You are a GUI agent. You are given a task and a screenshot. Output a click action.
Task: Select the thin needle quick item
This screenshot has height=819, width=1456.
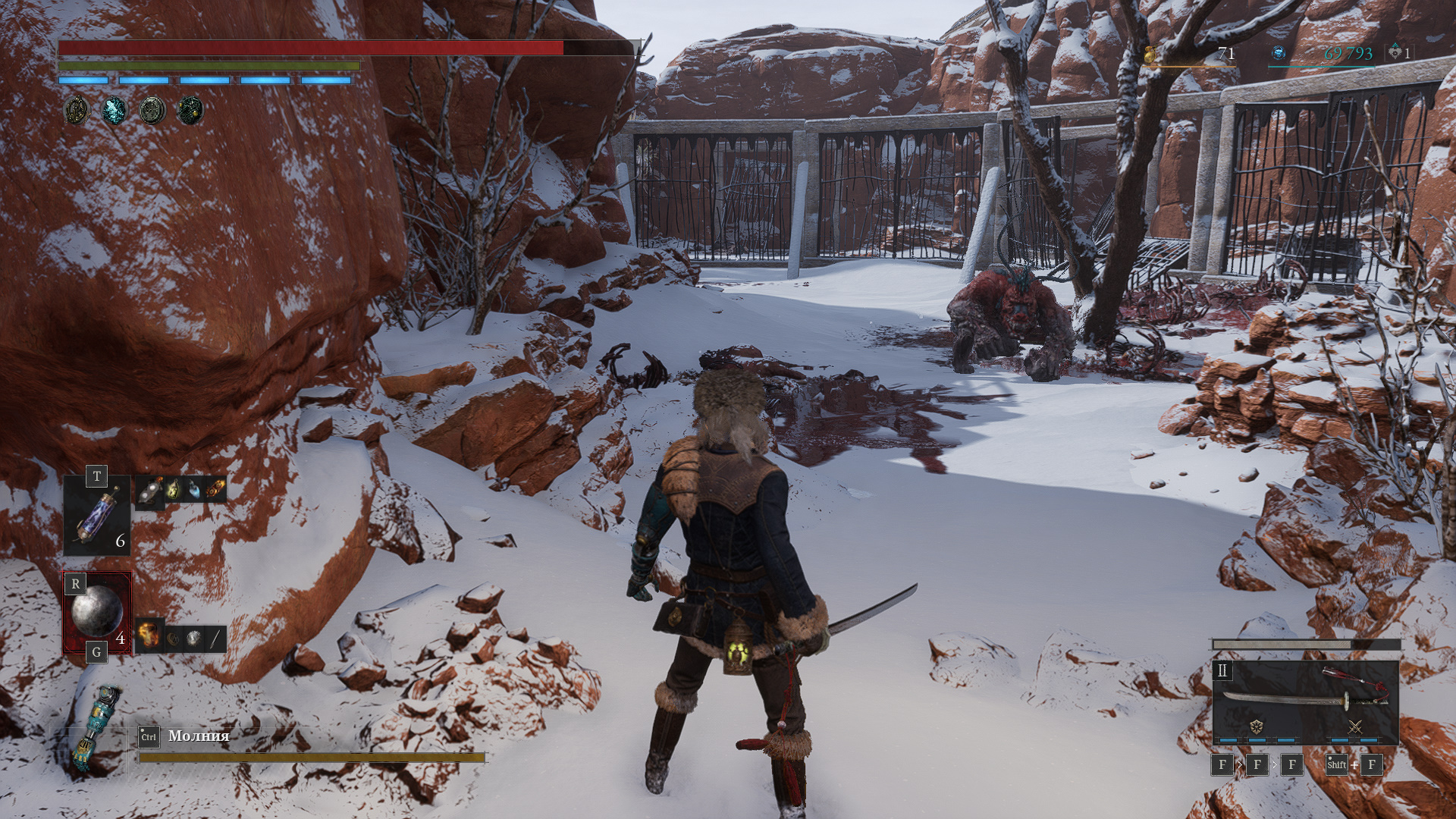215,639
